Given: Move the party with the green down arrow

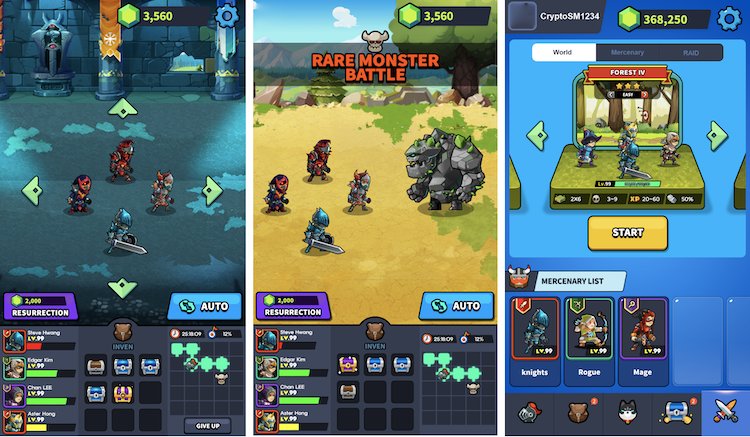Looking at the screenshot, I should 122,288.
